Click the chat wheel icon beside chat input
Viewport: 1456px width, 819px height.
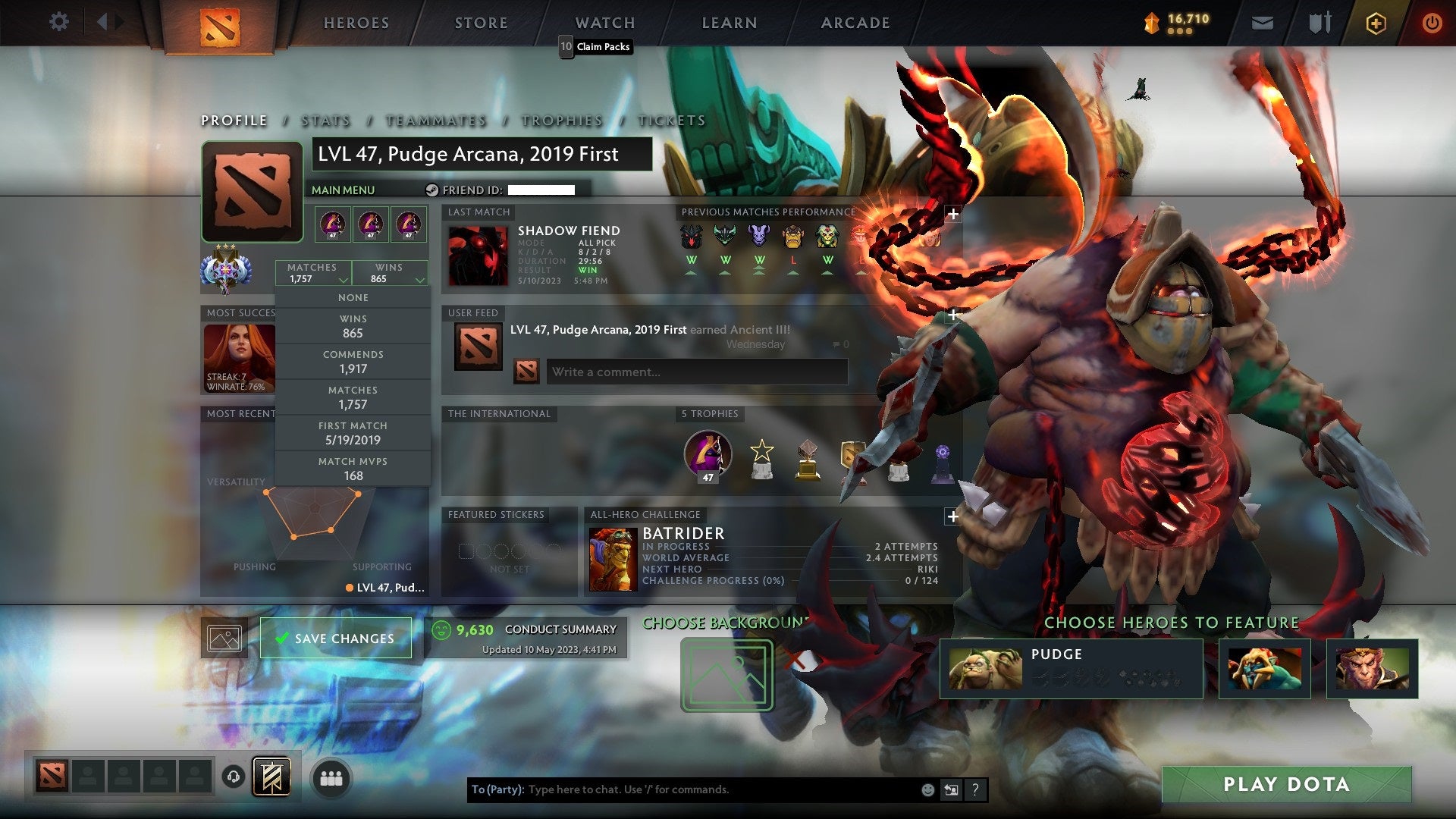(x=950, y=789)
